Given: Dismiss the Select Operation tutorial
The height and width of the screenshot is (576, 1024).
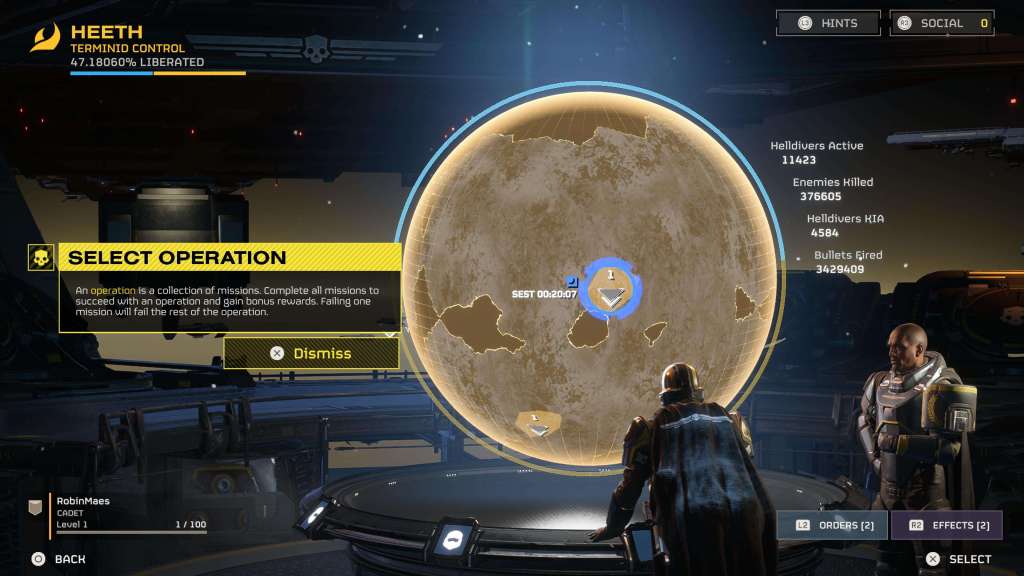Looking at the screenshot, I should tap(311, 353).
